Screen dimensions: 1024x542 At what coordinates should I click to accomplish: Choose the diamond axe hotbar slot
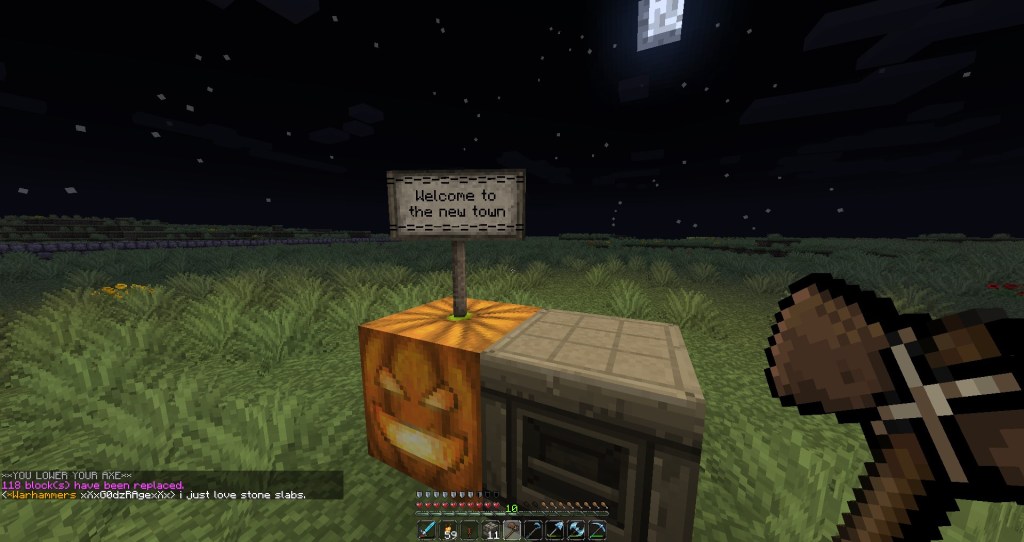(576, 530)
